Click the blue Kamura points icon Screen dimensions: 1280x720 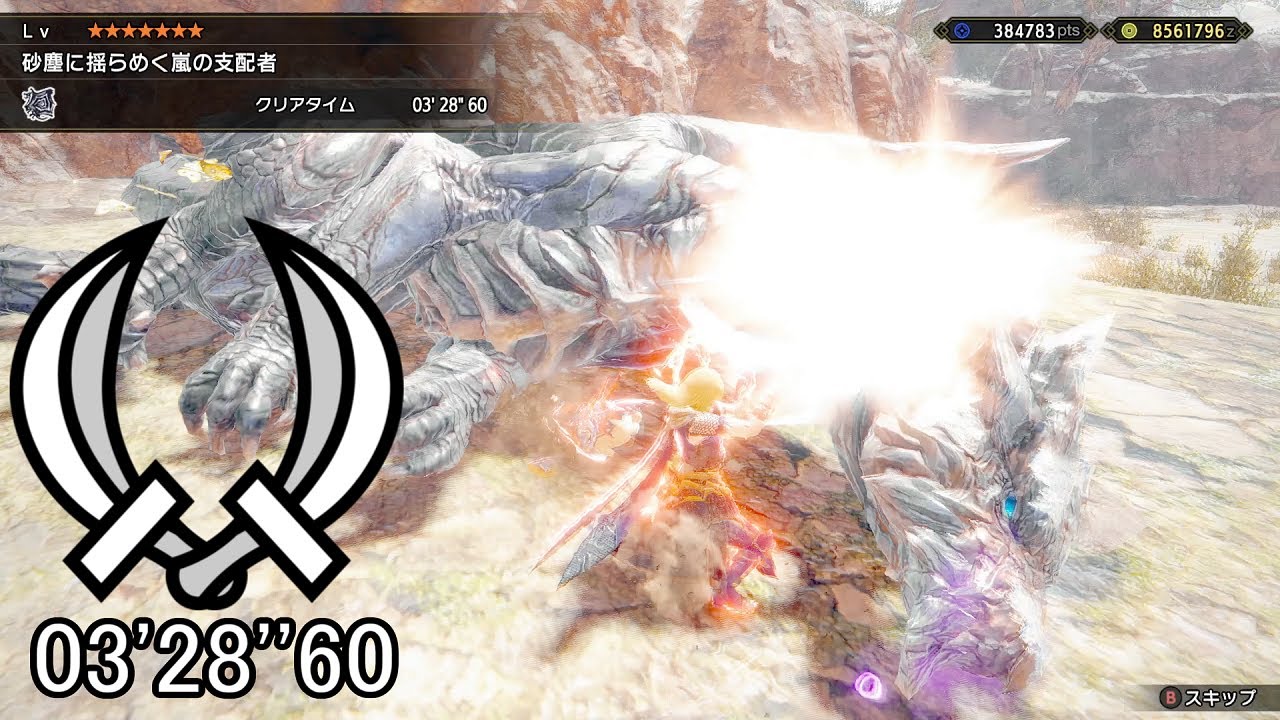[x=963, y=29]
